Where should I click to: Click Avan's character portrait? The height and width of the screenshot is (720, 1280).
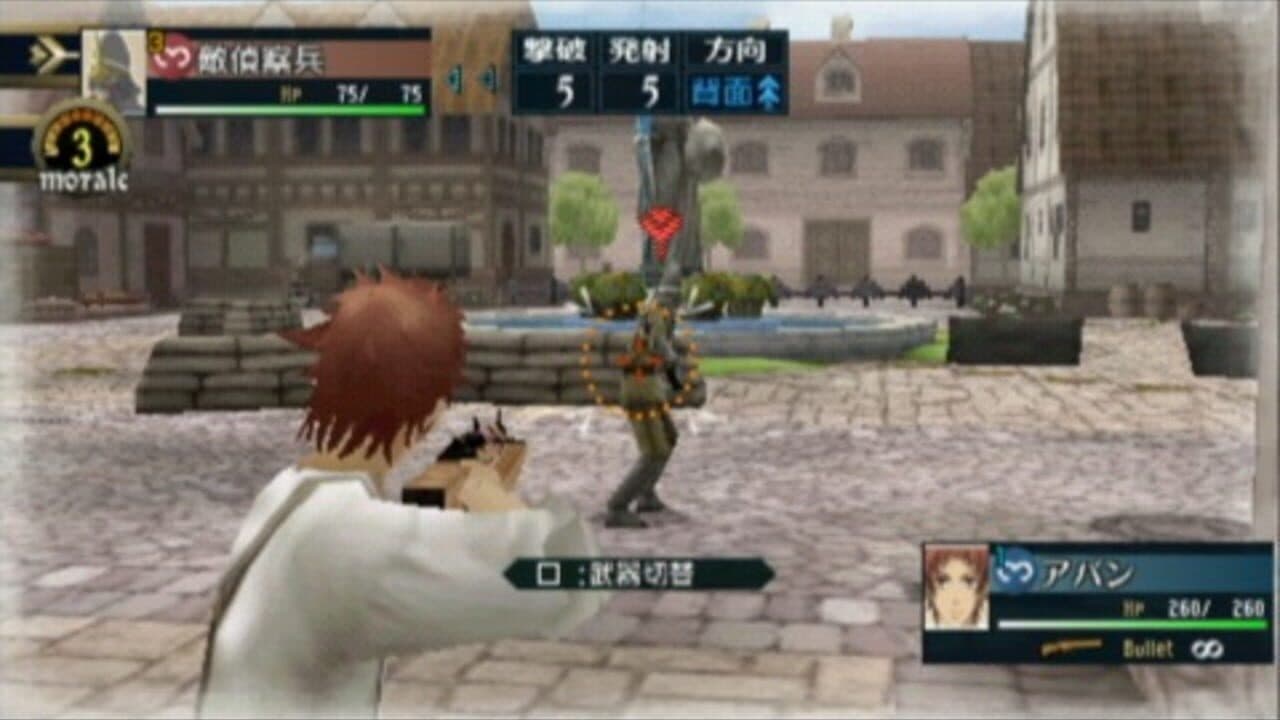[955, 585]
